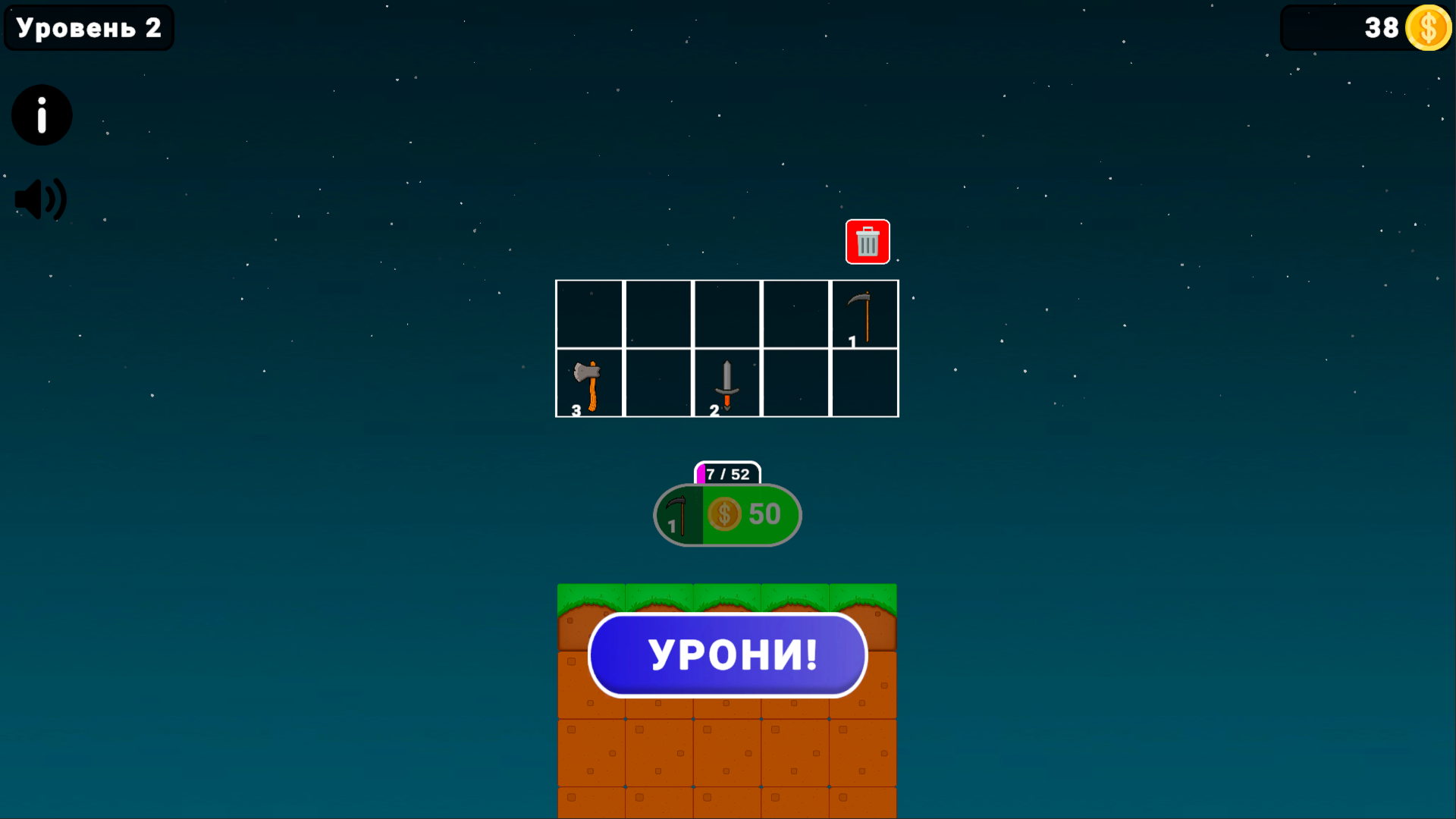Image resolution: width=1456 pixels, height=819 pixels.
Task: Select the sword with count 2
Action: point(726,383)
